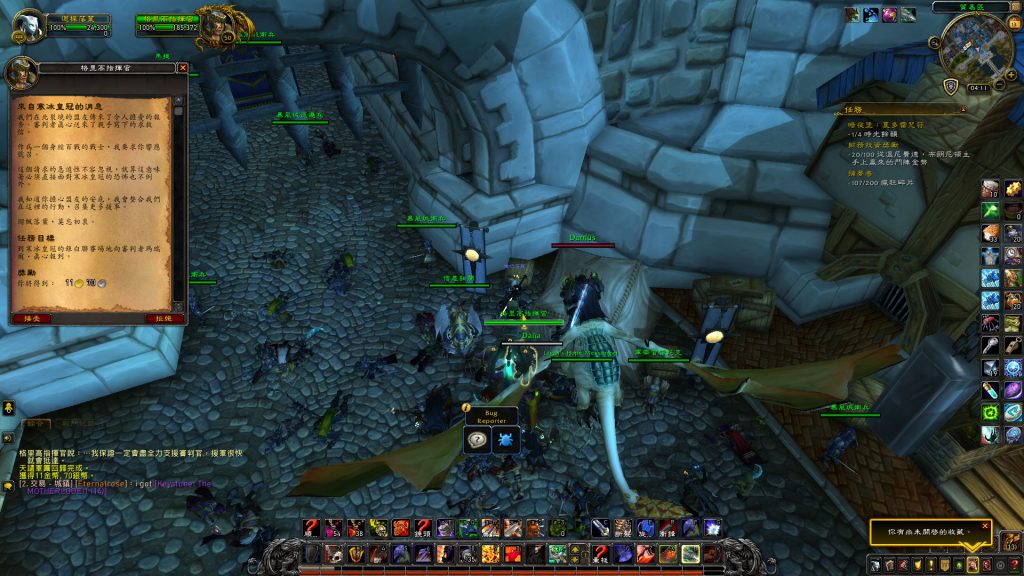Activate the purple orb ability in side bar
1024x576 pixels.
coord(1013,390)
